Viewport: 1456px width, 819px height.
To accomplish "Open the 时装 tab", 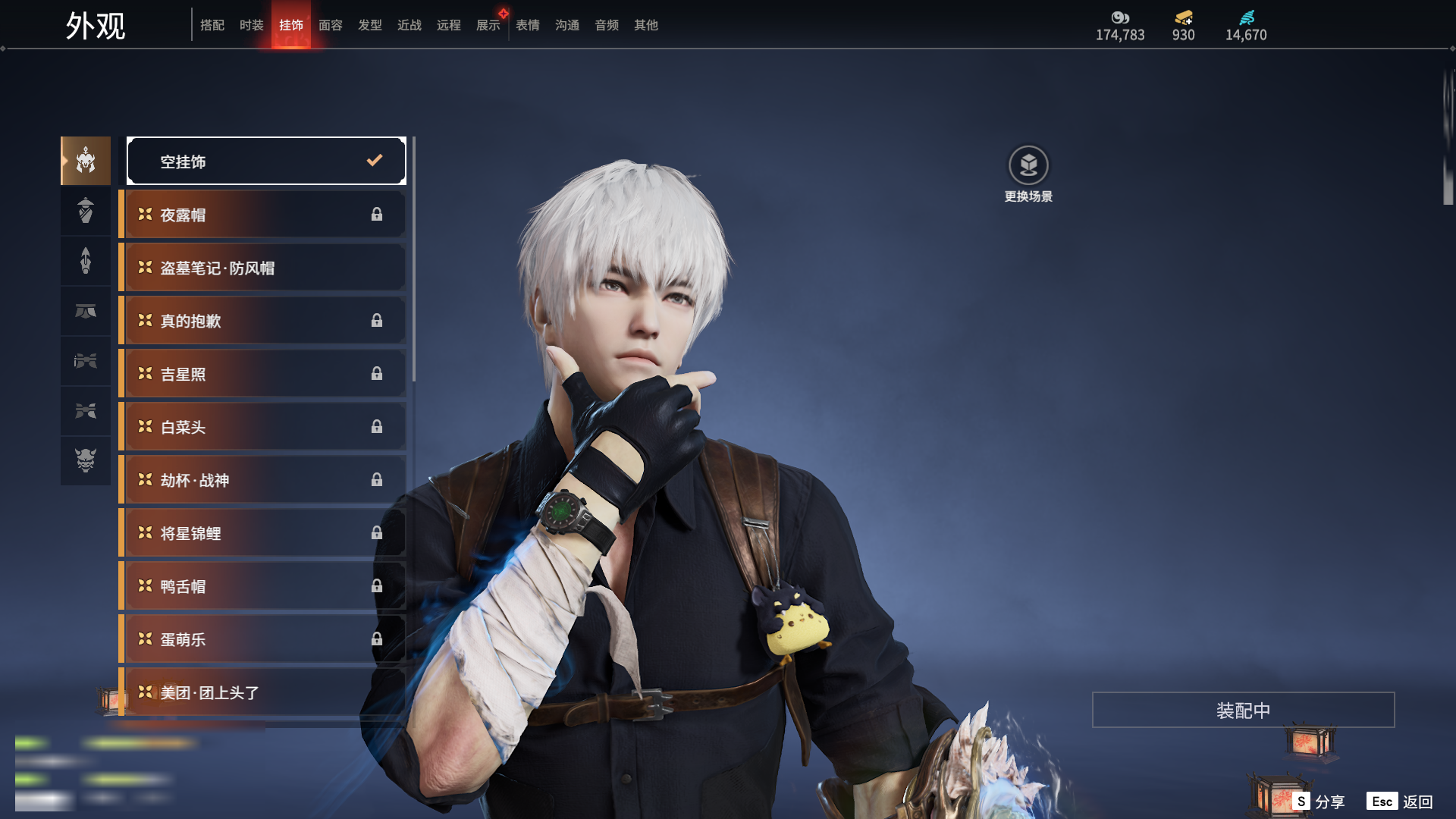I will (x=251, y=25).
